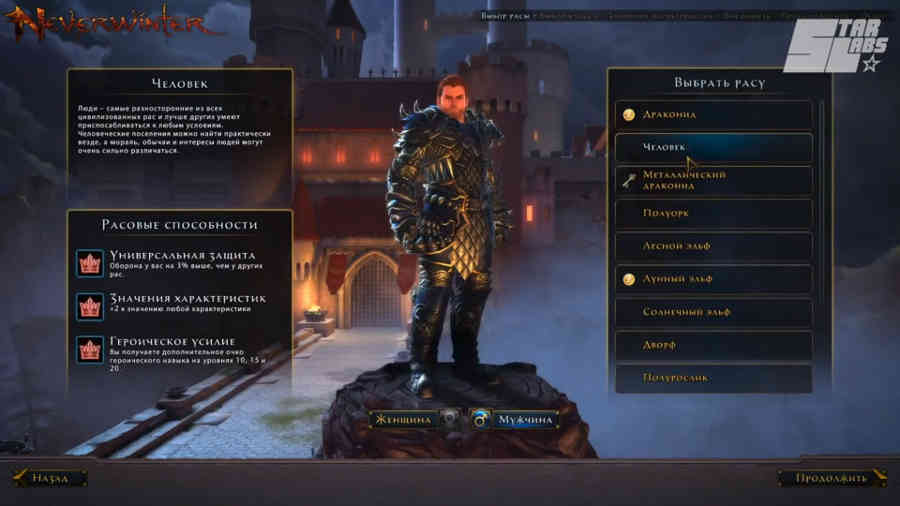Choose the Дворф race
900x506 pixels.
[x=713, y=345]
